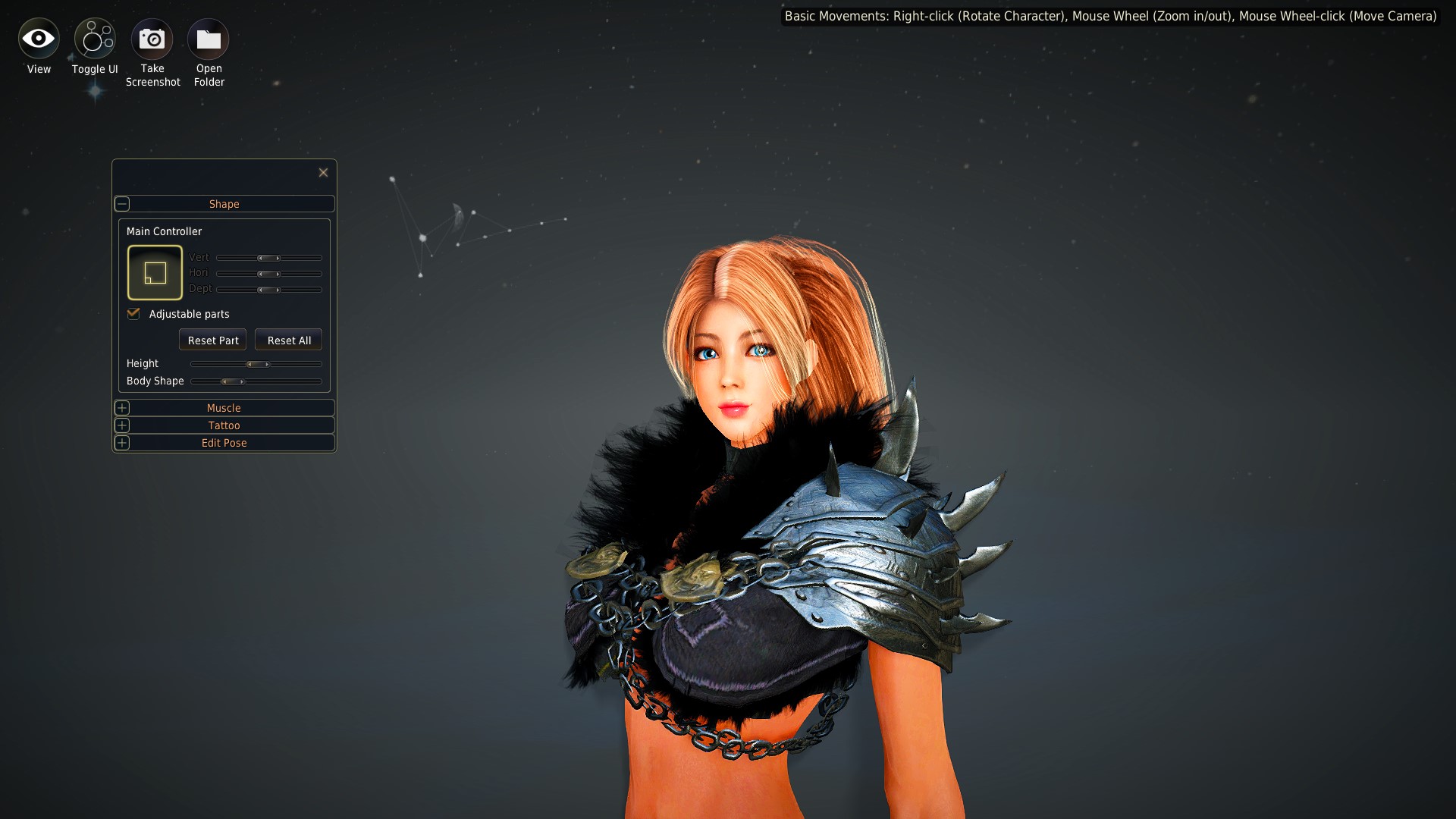1456x819 pixels.
Task: Change the Body Shape slider
Action: tap(232, 381)
